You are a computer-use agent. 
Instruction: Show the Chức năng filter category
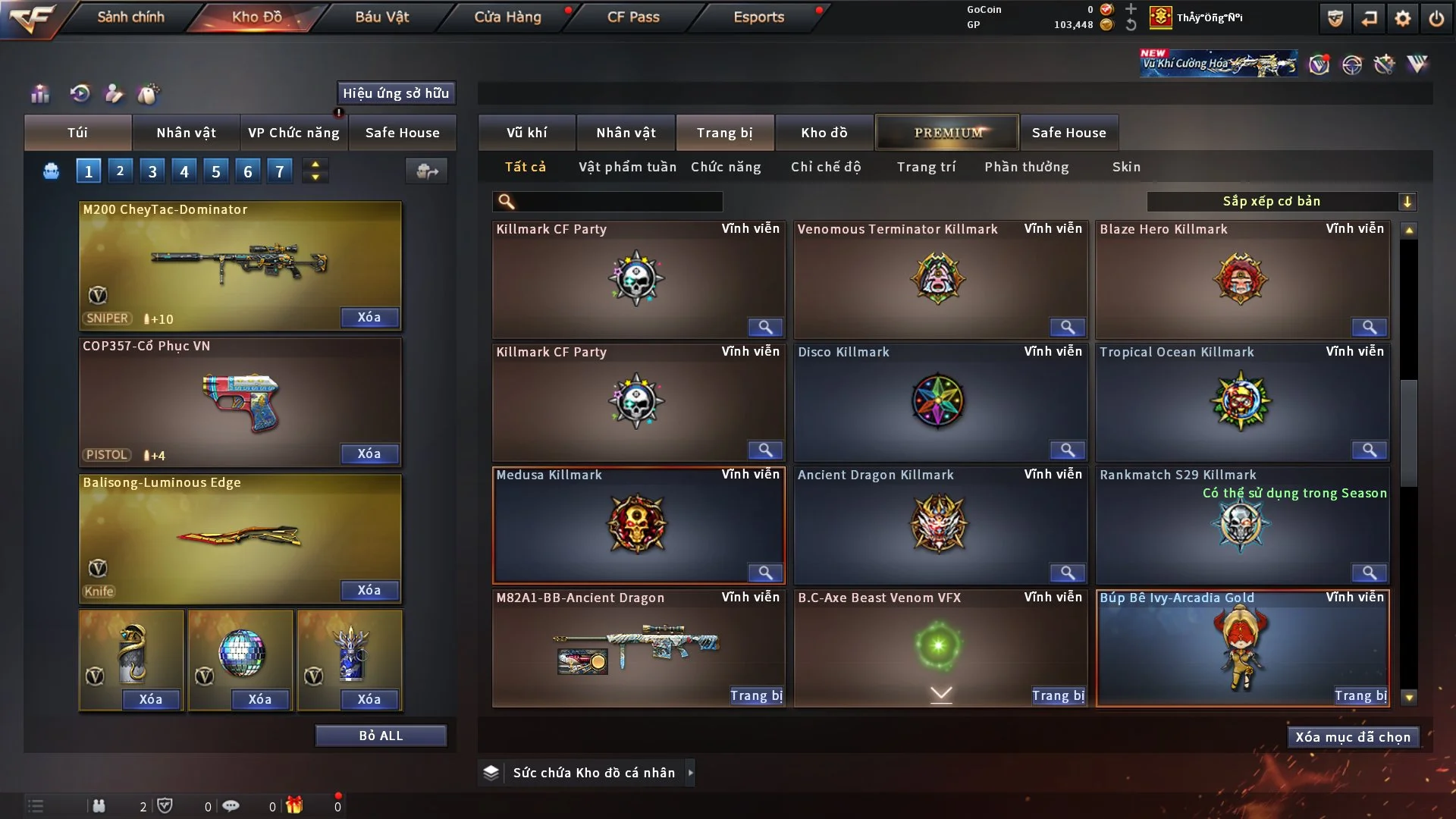pyautogui.click(x=726, y=167)
